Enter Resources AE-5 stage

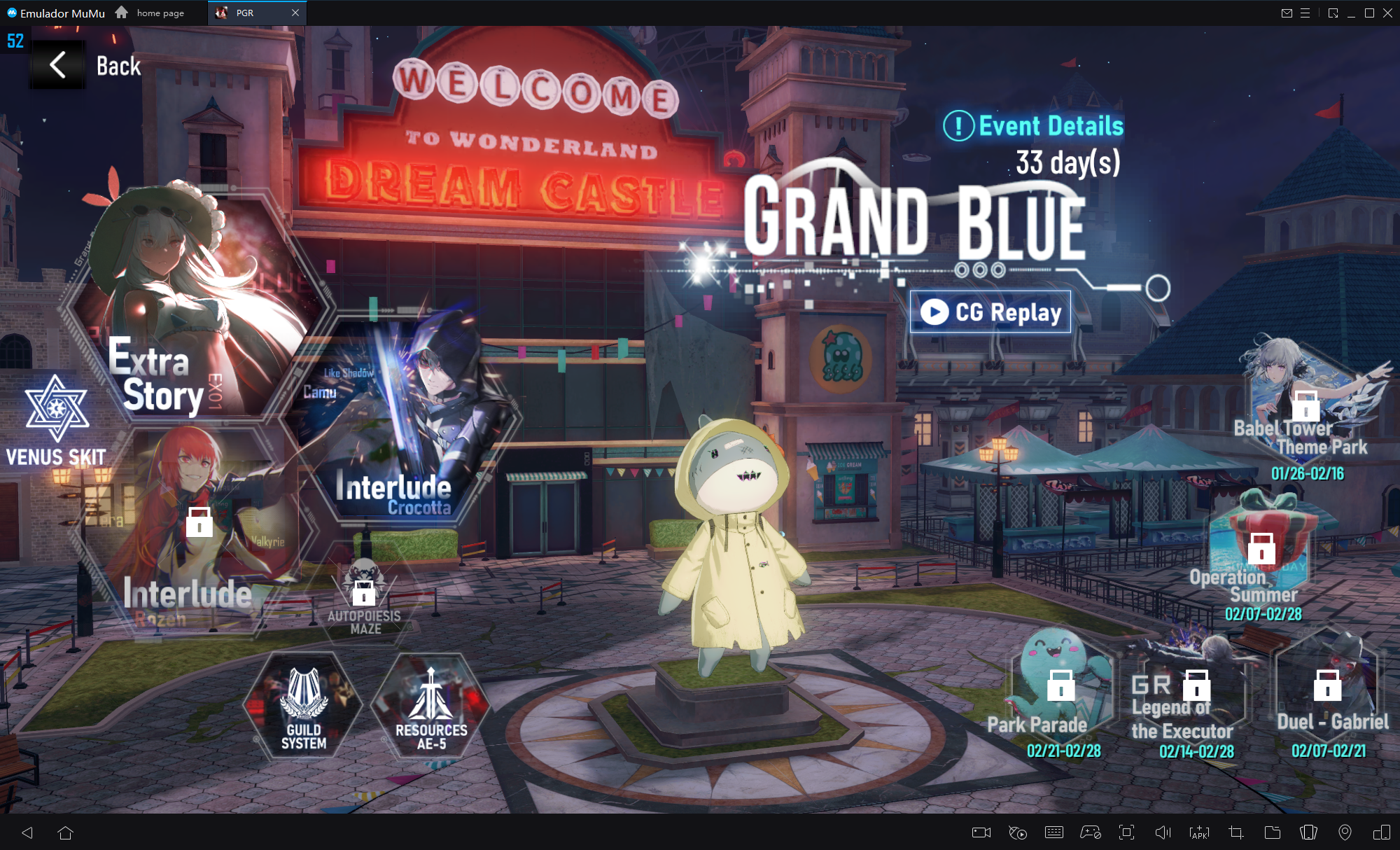tap(431, 706)
